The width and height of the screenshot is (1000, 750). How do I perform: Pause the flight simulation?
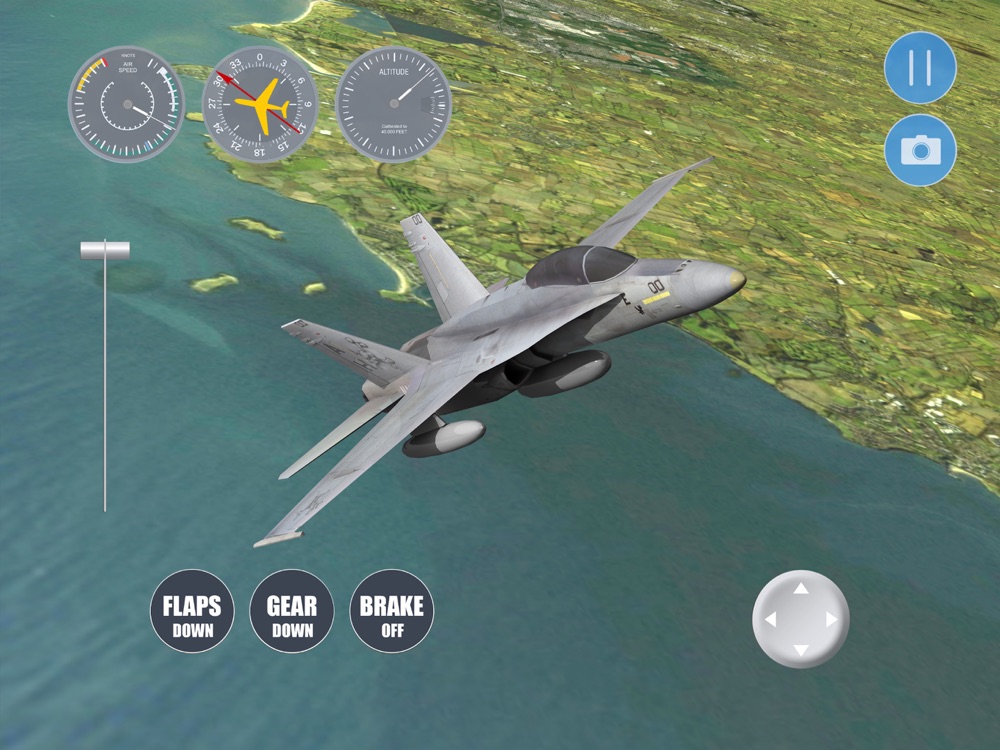[x=920, y=68]
